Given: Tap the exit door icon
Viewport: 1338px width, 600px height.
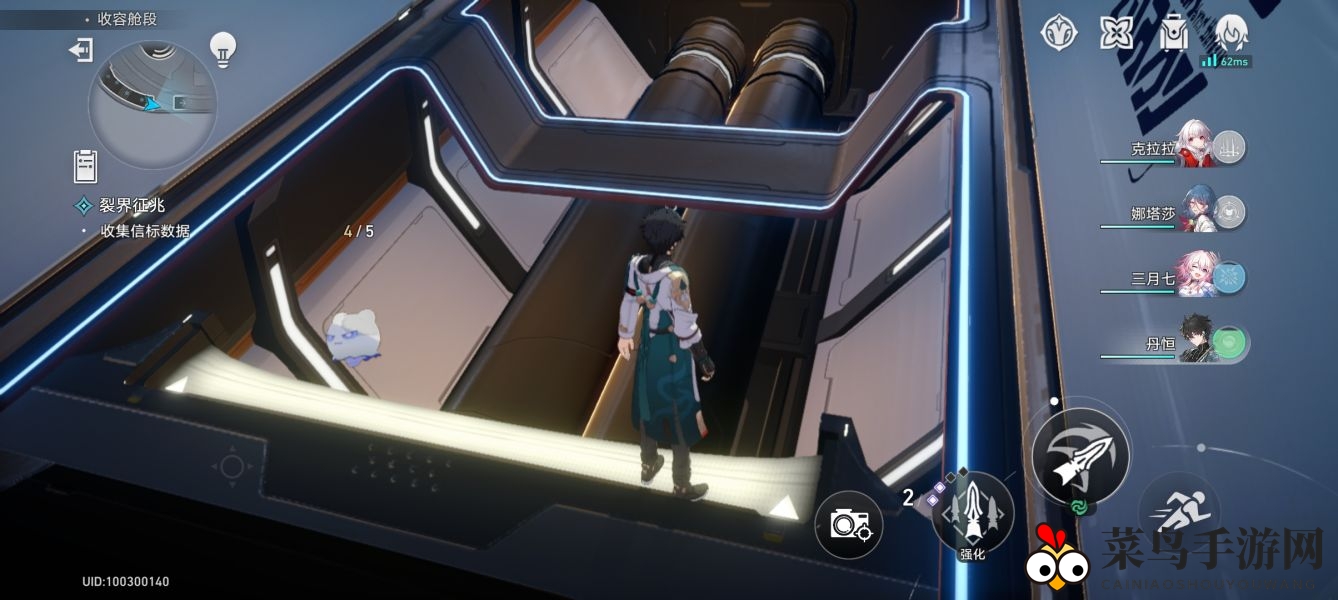Looking at the screenshot, I should pos(80,50).
